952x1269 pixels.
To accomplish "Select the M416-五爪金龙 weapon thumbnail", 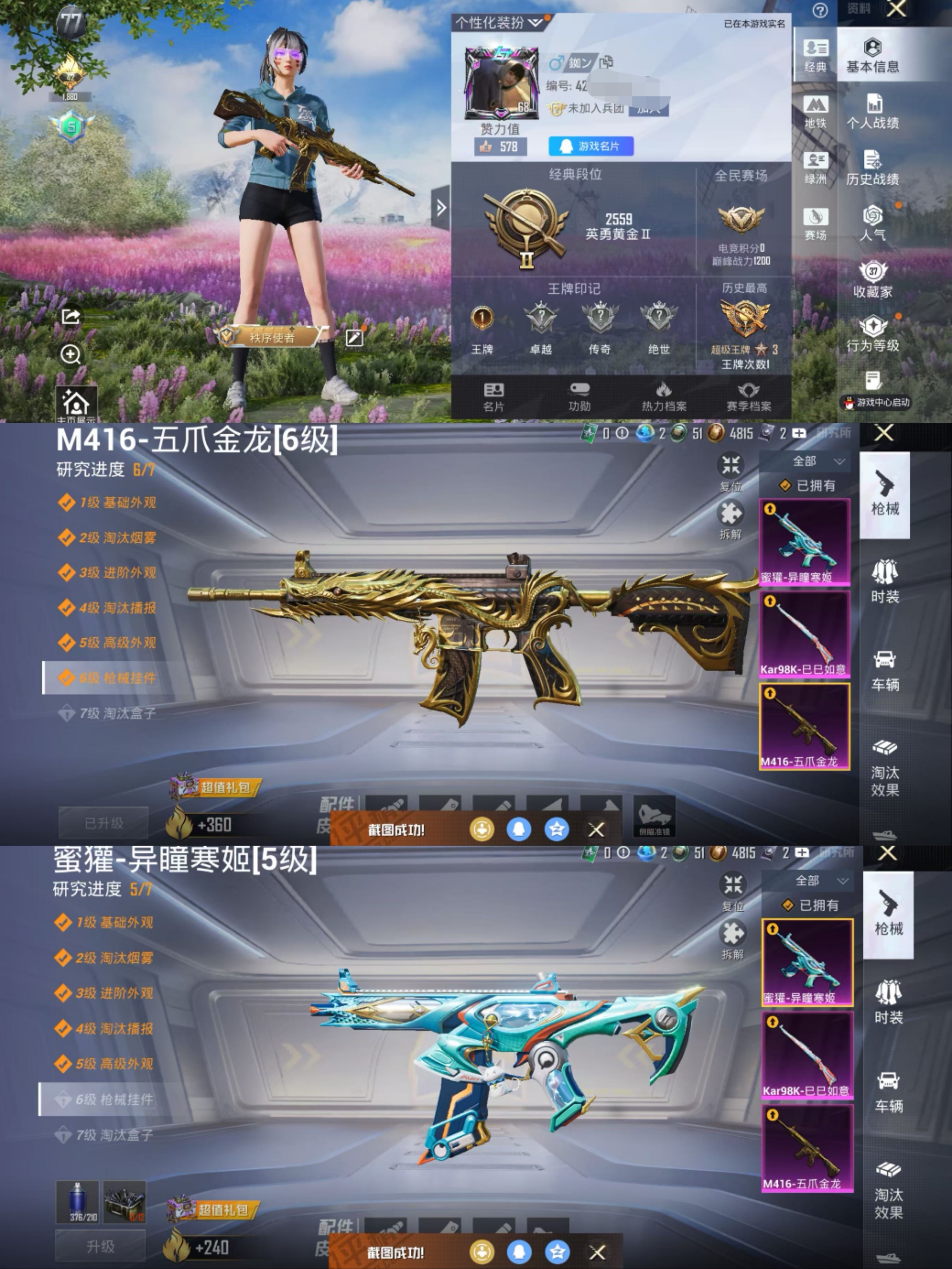I will click(805, 727).
